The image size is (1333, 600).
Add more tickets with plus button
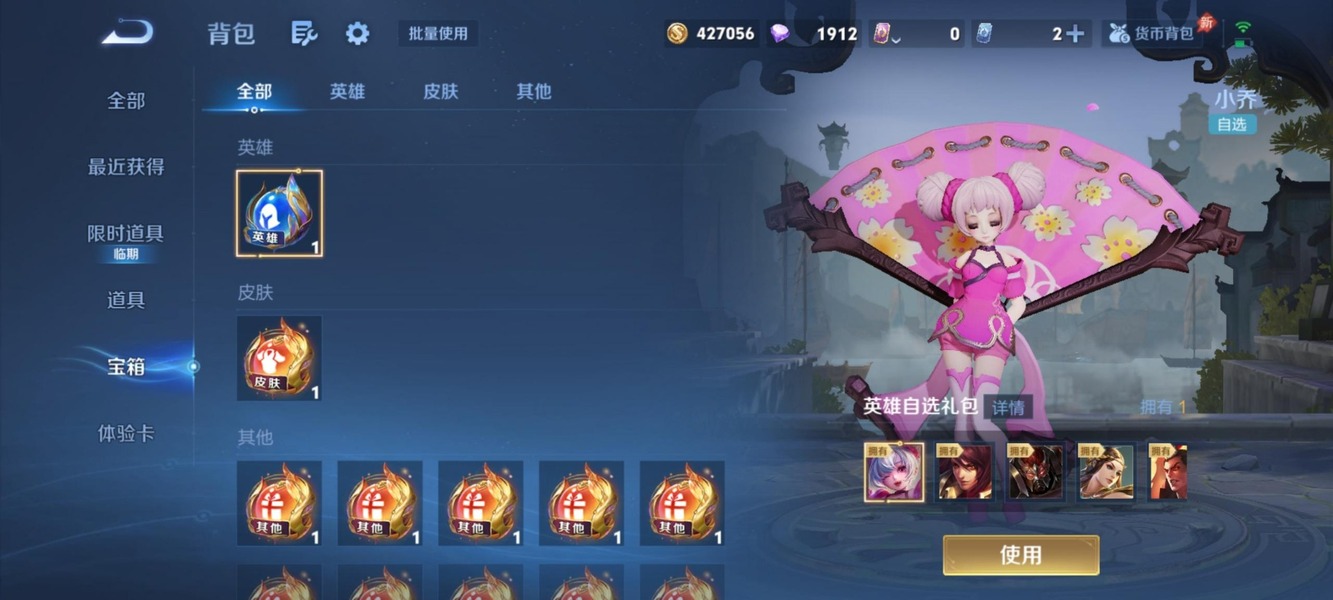(x=1075, y=33)
